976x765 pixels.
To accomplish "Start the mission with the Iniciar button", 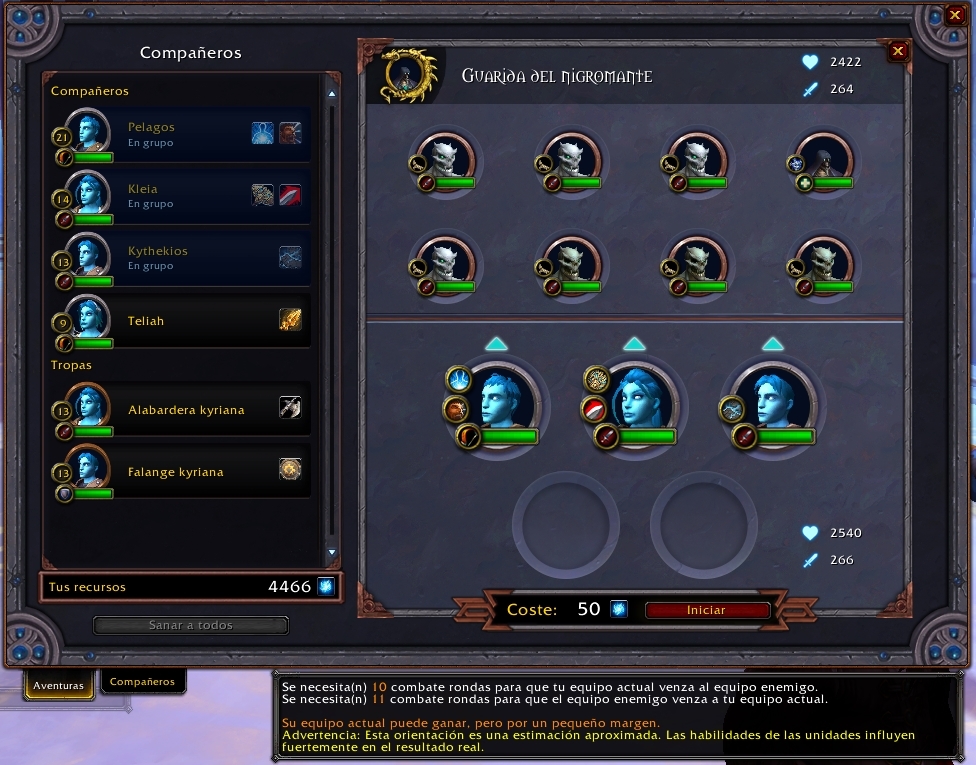I will coord(707,610).
